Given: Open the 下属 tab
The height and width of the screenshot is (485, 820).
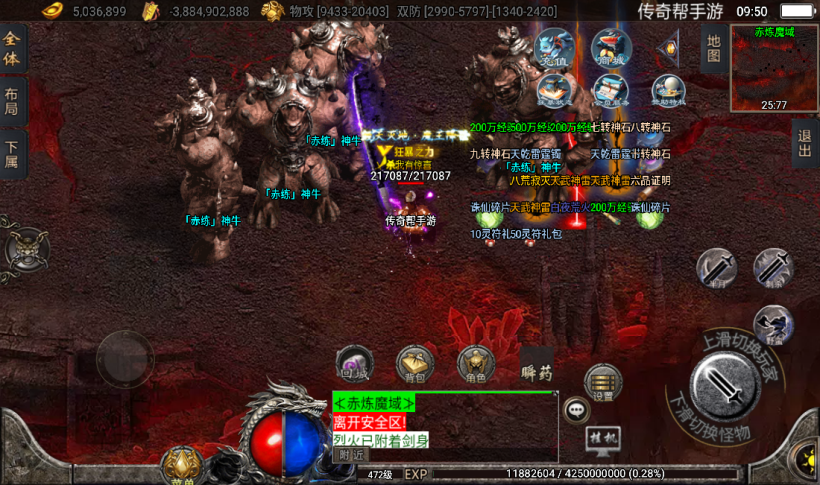Looking at the screenshot, I should coord(12,153).
